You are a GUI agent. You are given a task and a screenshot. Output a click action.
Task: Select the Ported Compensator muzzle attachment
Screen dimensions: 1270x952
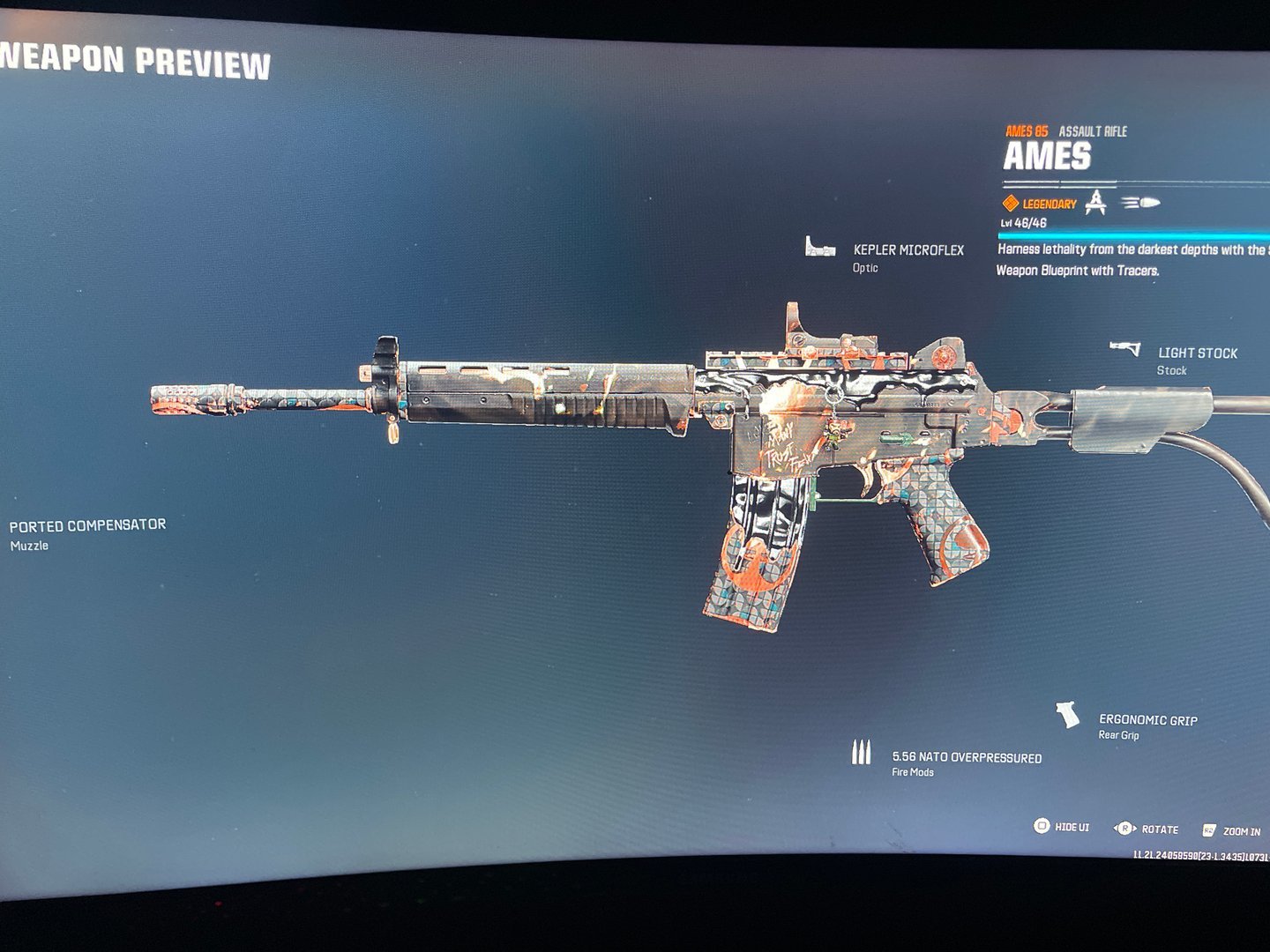[x=87, y=525]
